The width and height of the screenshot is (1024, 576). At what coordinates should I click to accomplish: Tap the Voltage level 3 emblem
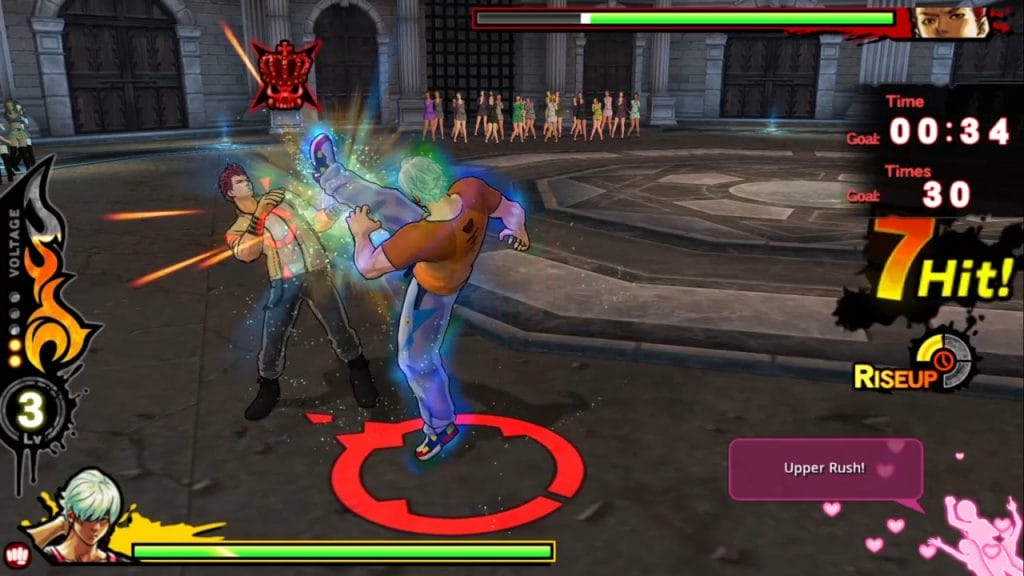[x=32, y=413]
